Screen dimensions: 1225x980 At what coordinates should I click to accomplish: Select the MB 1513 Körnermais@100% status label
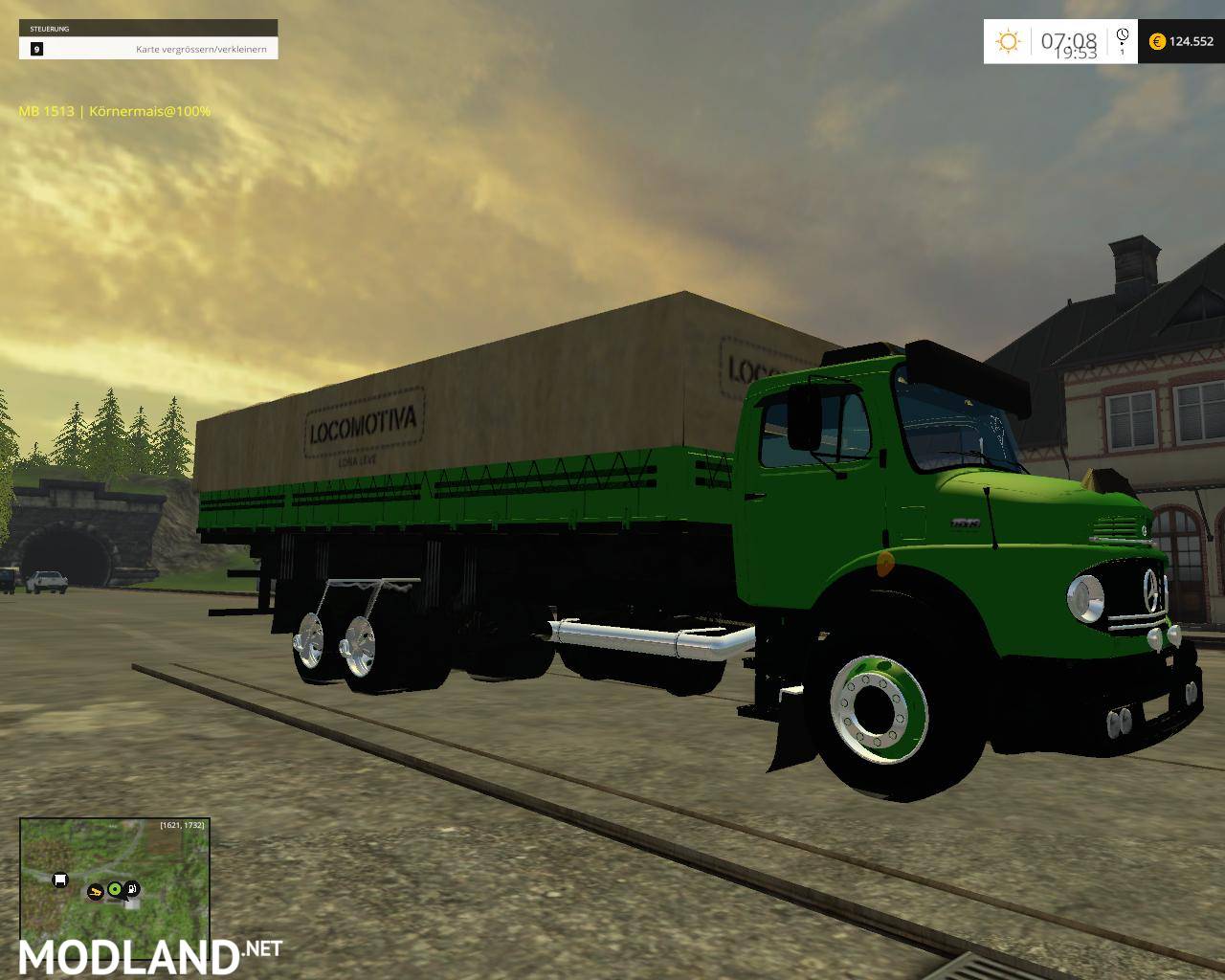113,111
